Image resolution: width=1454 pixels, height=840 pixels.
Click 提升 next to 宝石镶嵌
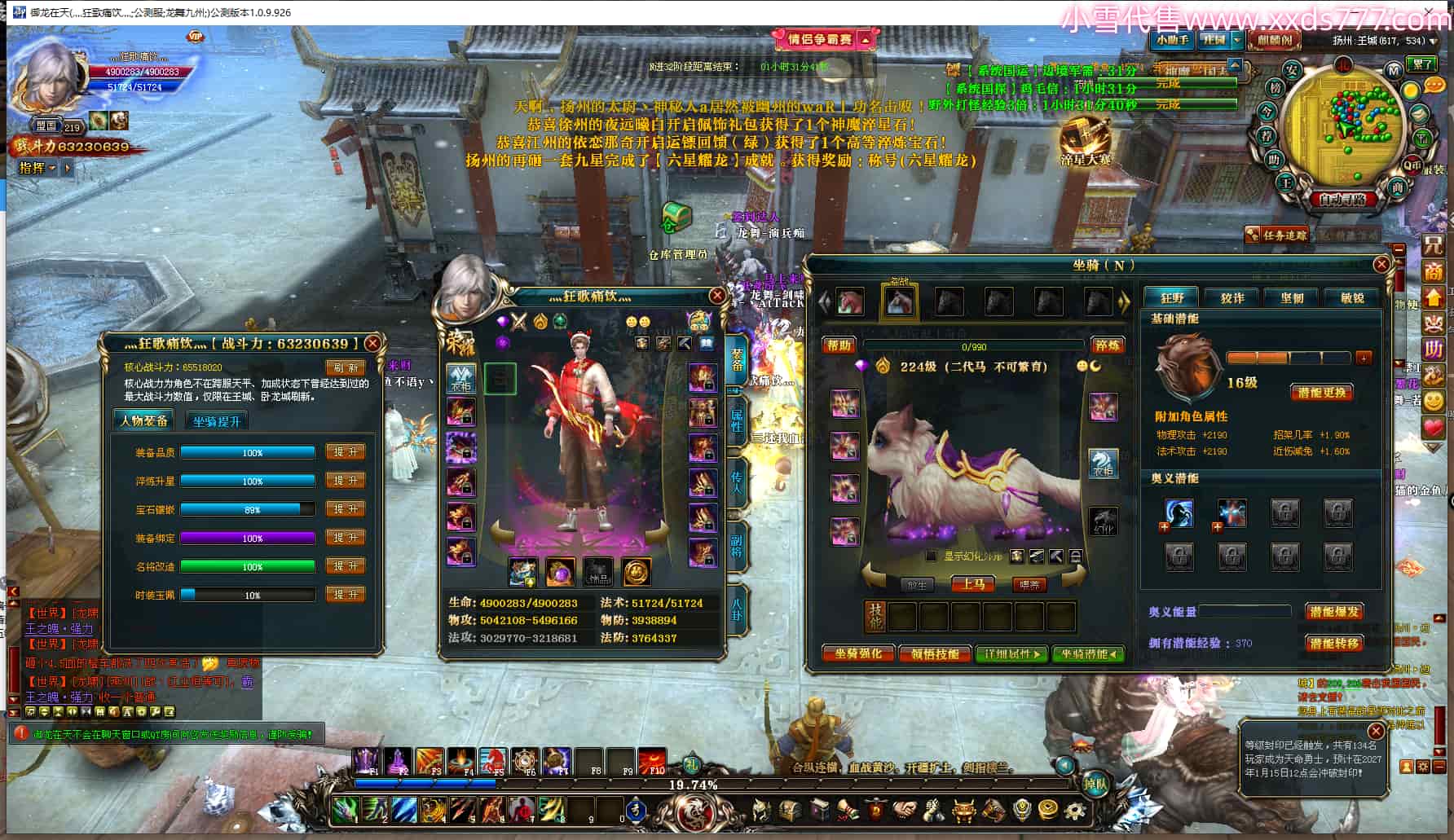click(x=346, y=509)
